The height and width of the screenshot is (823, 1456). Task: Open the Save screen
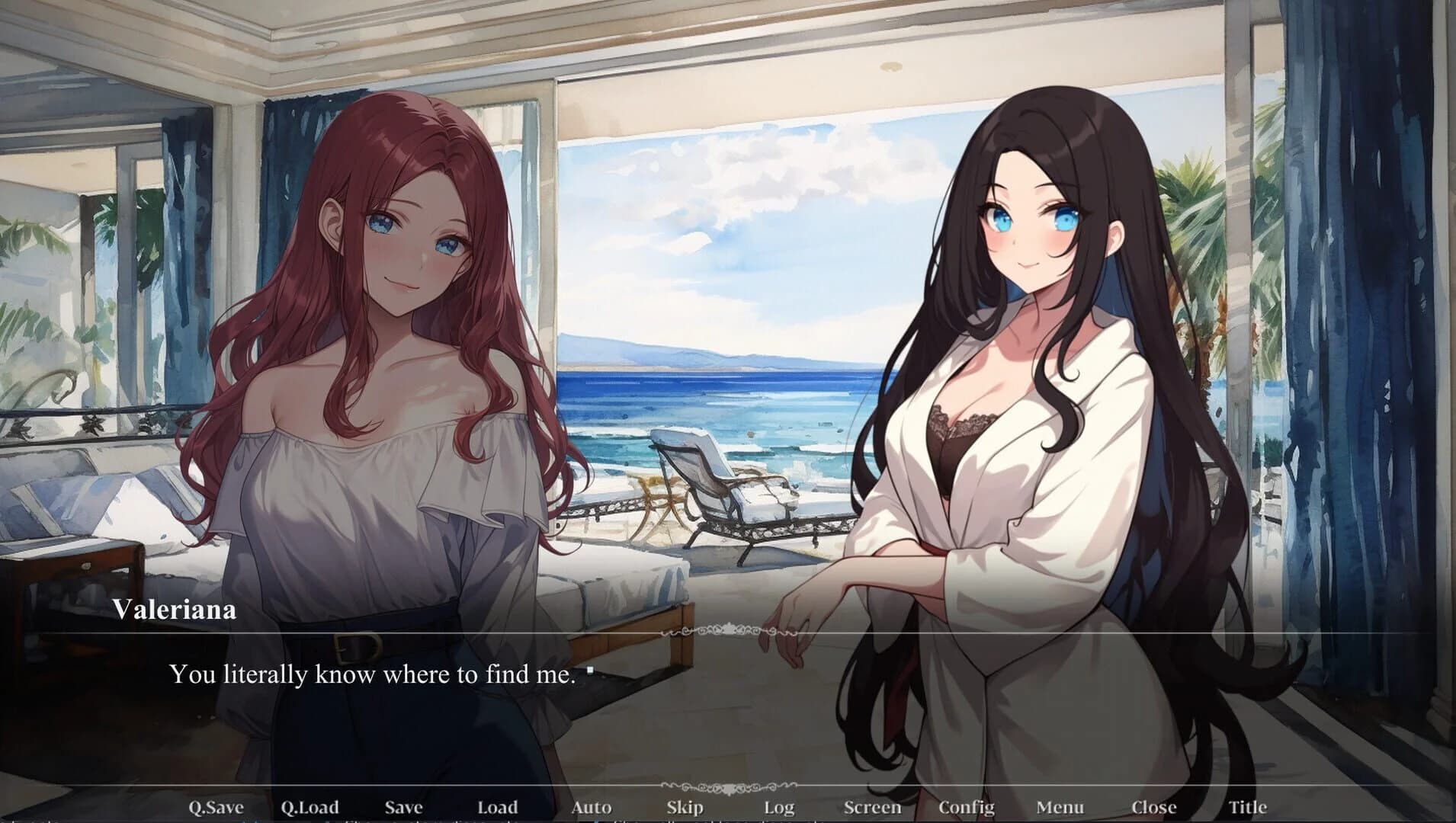[404, 806]
